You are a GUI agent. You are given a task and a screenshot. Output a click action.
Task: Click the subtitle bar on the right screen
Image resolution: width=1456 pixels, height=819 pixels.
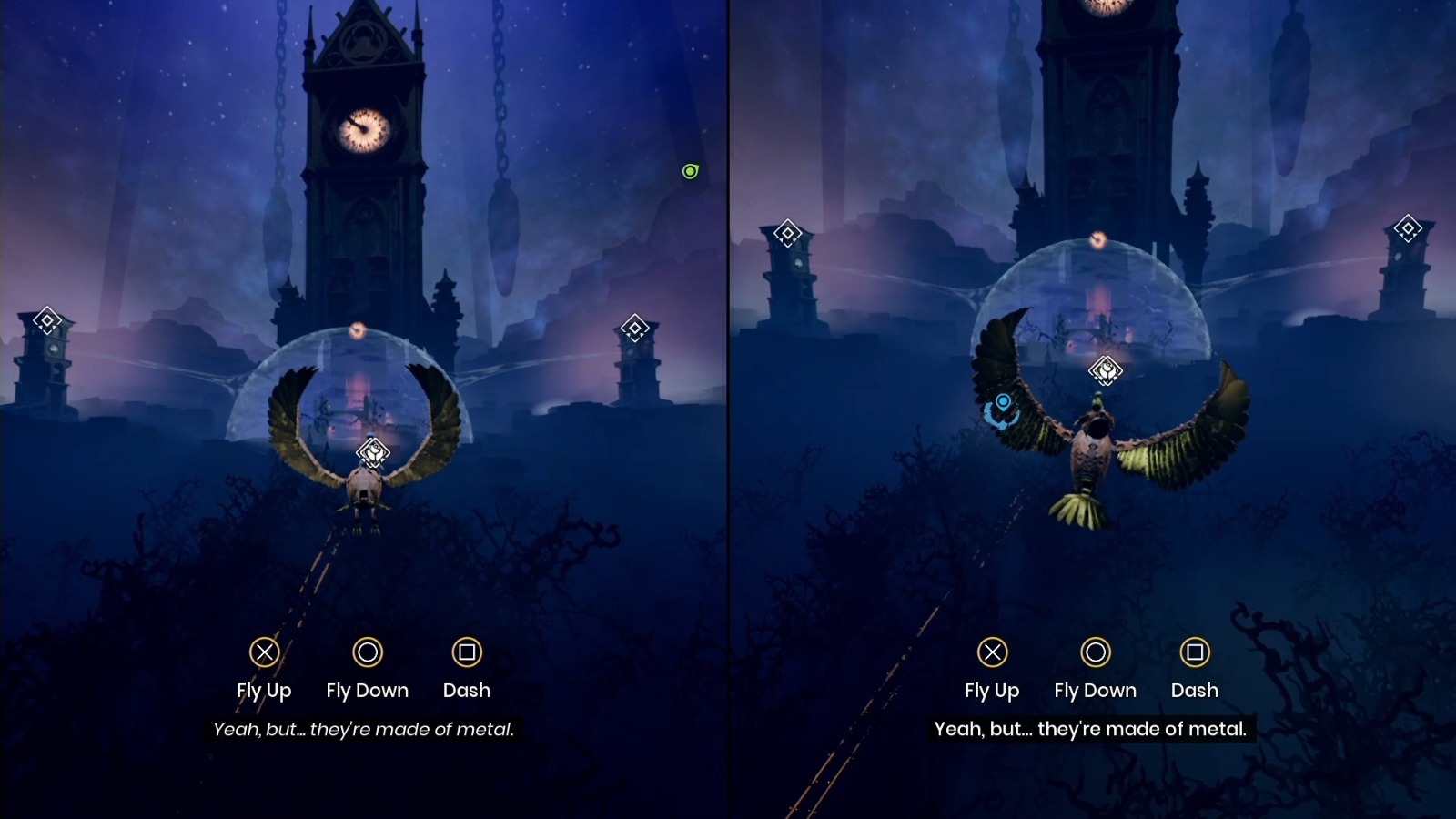pos(1092,729)
